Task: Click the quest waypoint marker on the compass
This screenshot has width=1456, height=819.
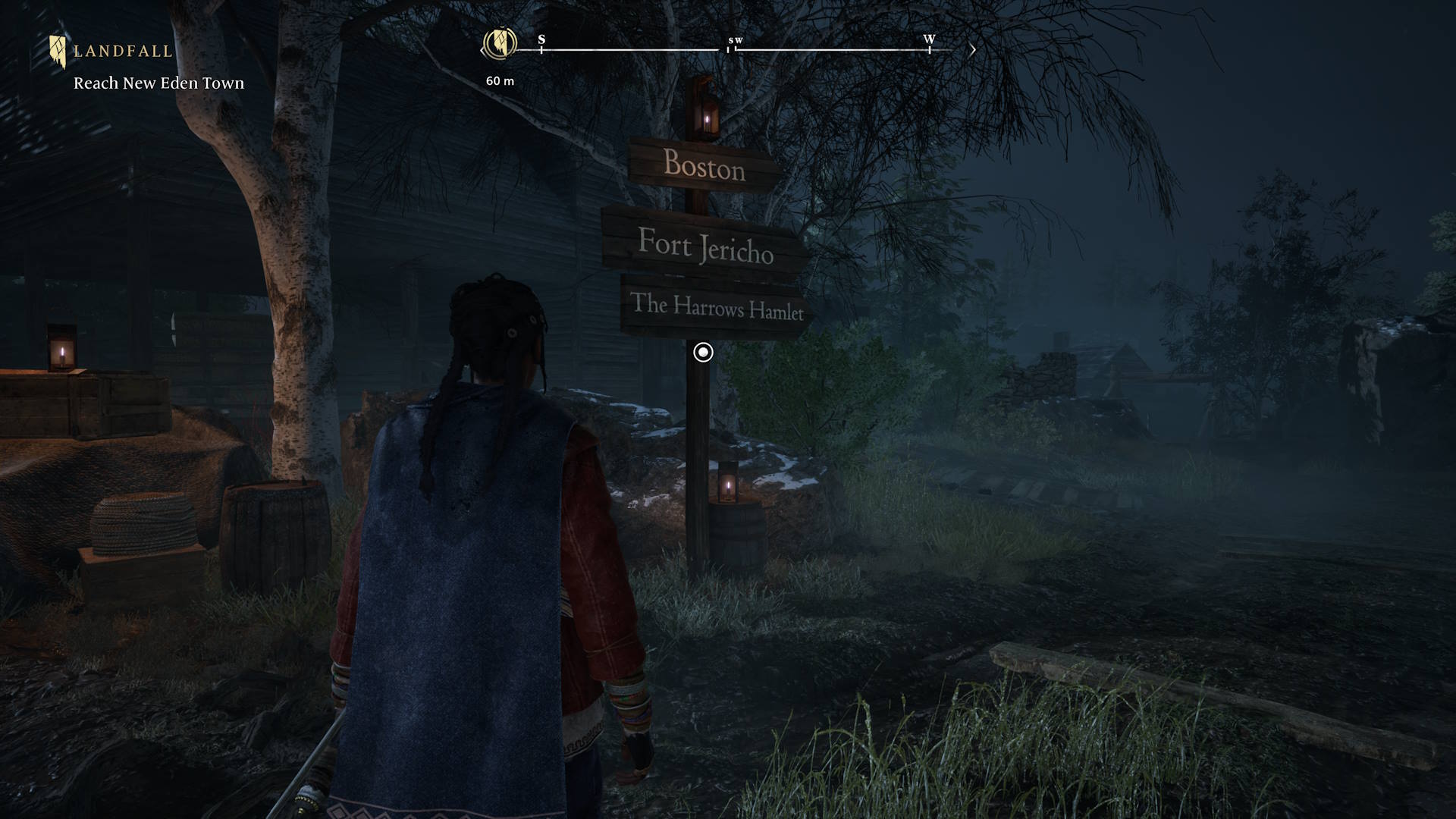Action: [500, 44]
